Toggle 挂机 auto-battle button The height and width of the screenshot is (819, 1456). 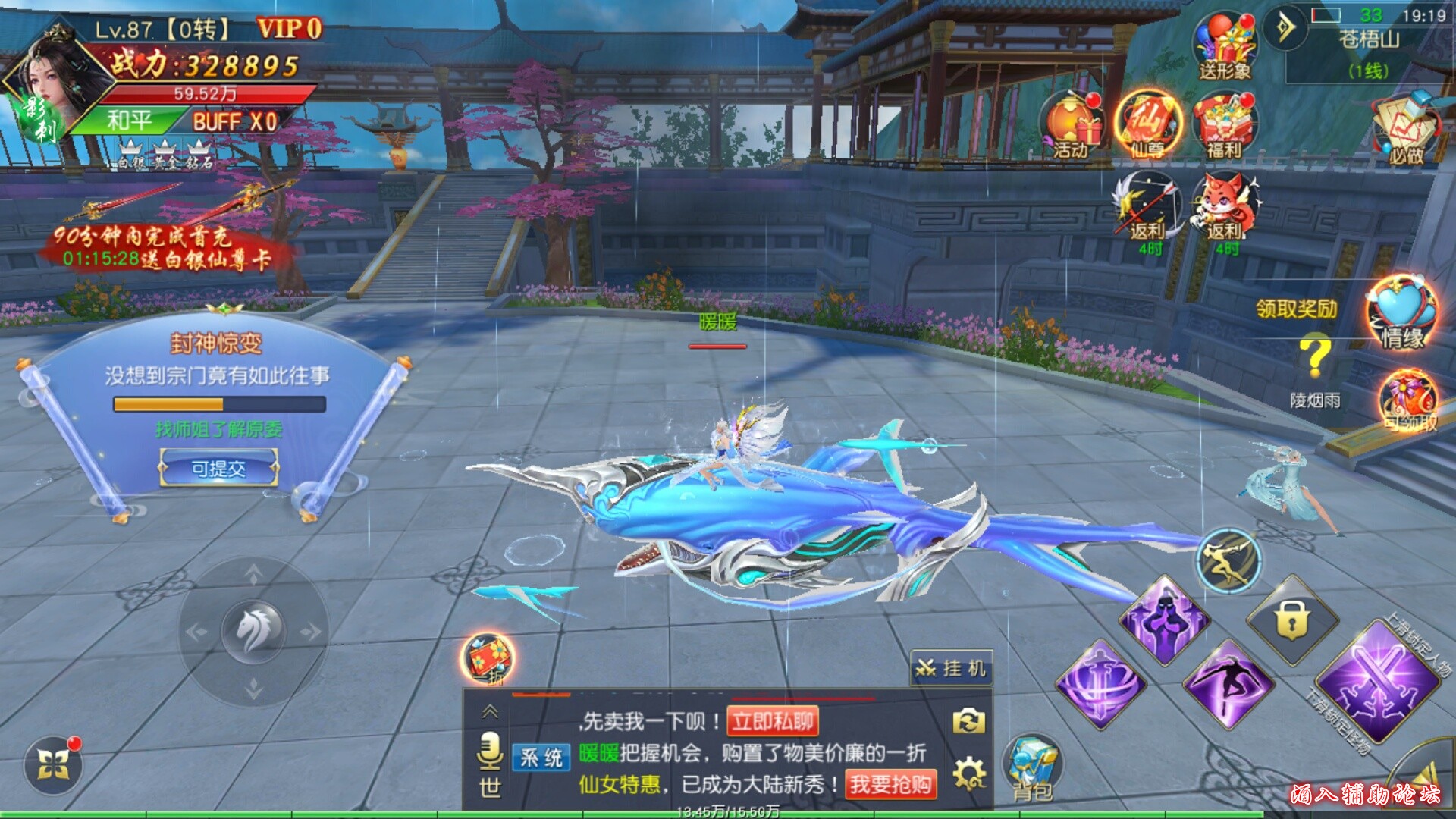coord(952,668)
